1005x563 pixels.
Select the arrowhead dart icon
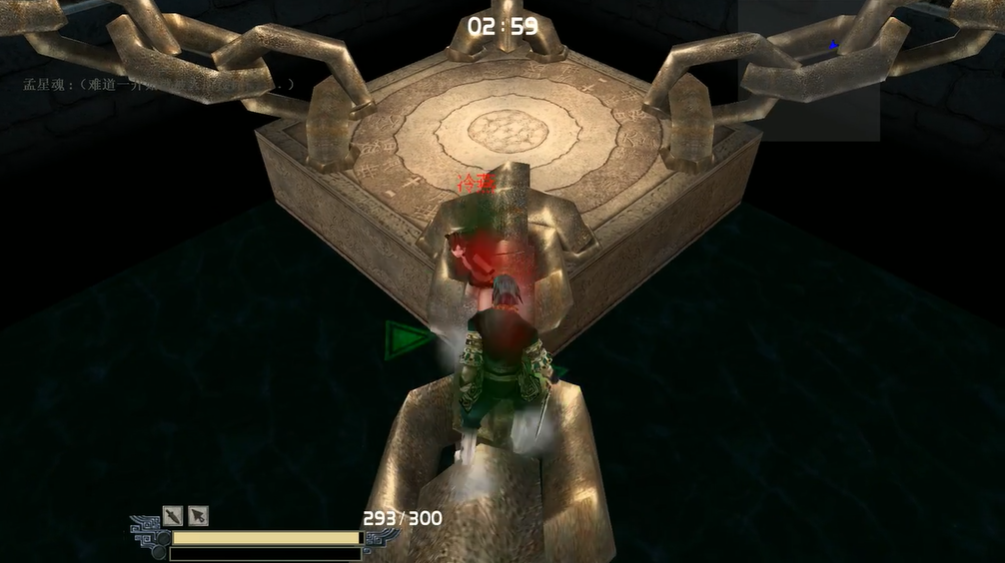tap(198, 515)
